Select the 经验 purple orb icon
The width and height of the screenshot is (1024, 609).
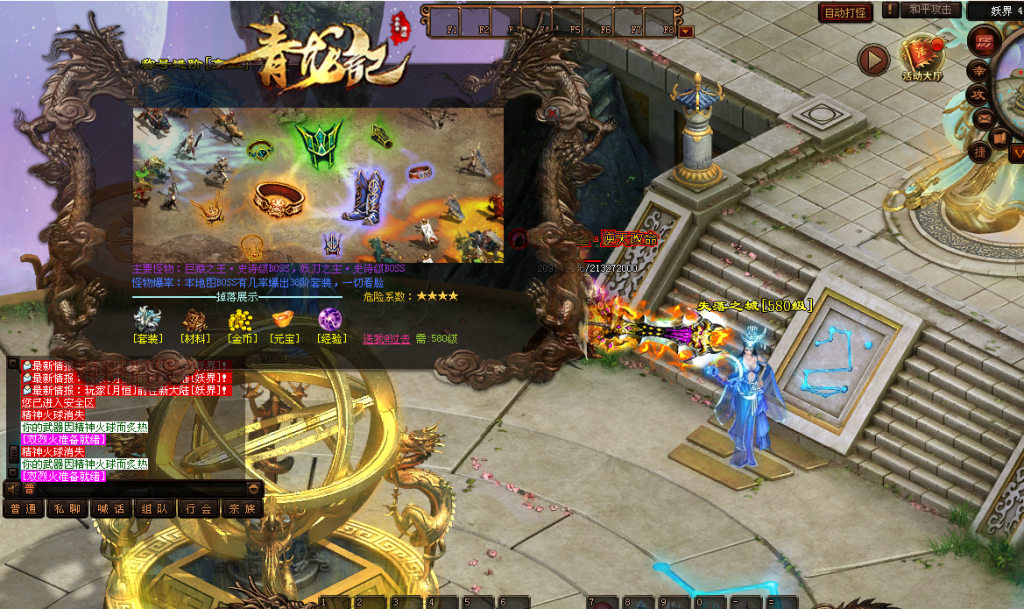click(x=330, y=320)
